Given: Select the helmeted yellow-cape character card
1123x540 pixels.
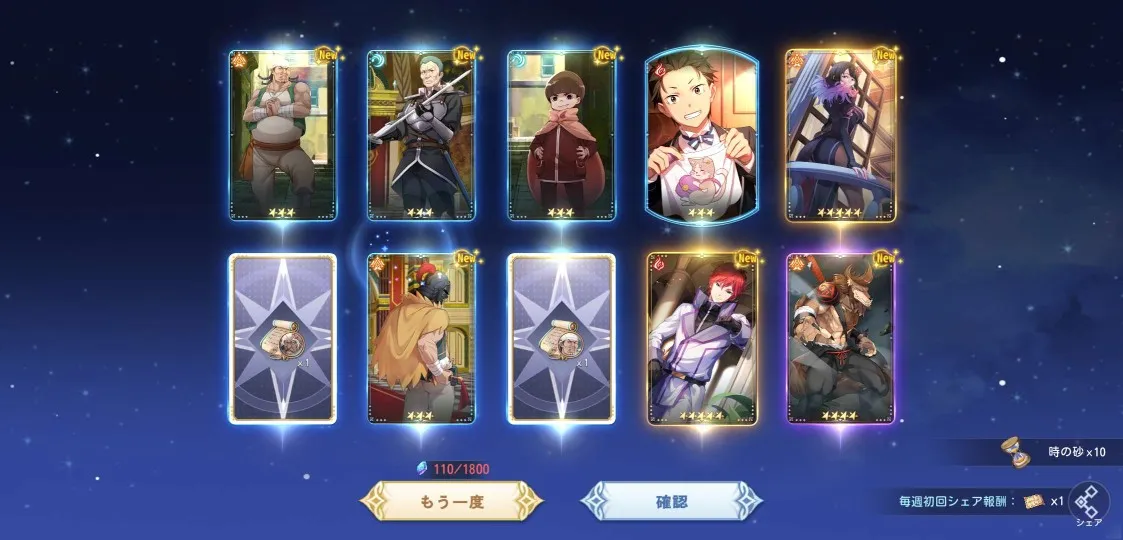Looking at the screenshot, I should click(x=421, y=338).
